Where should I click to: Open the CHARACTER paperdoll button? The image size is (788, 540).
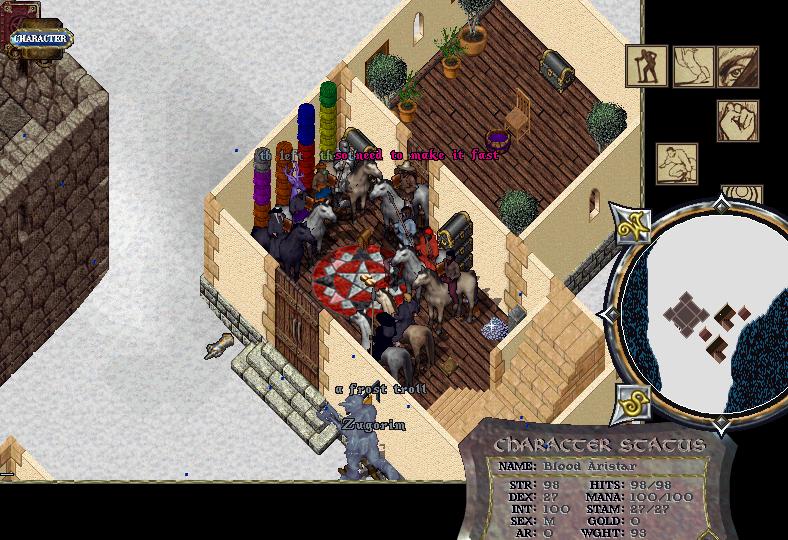click(x=40, y=39)
